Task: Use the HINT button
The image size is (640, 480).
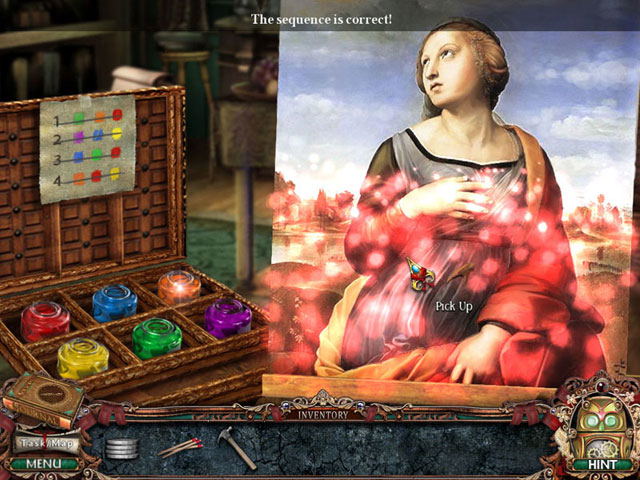Action: [x=596, y=464]
